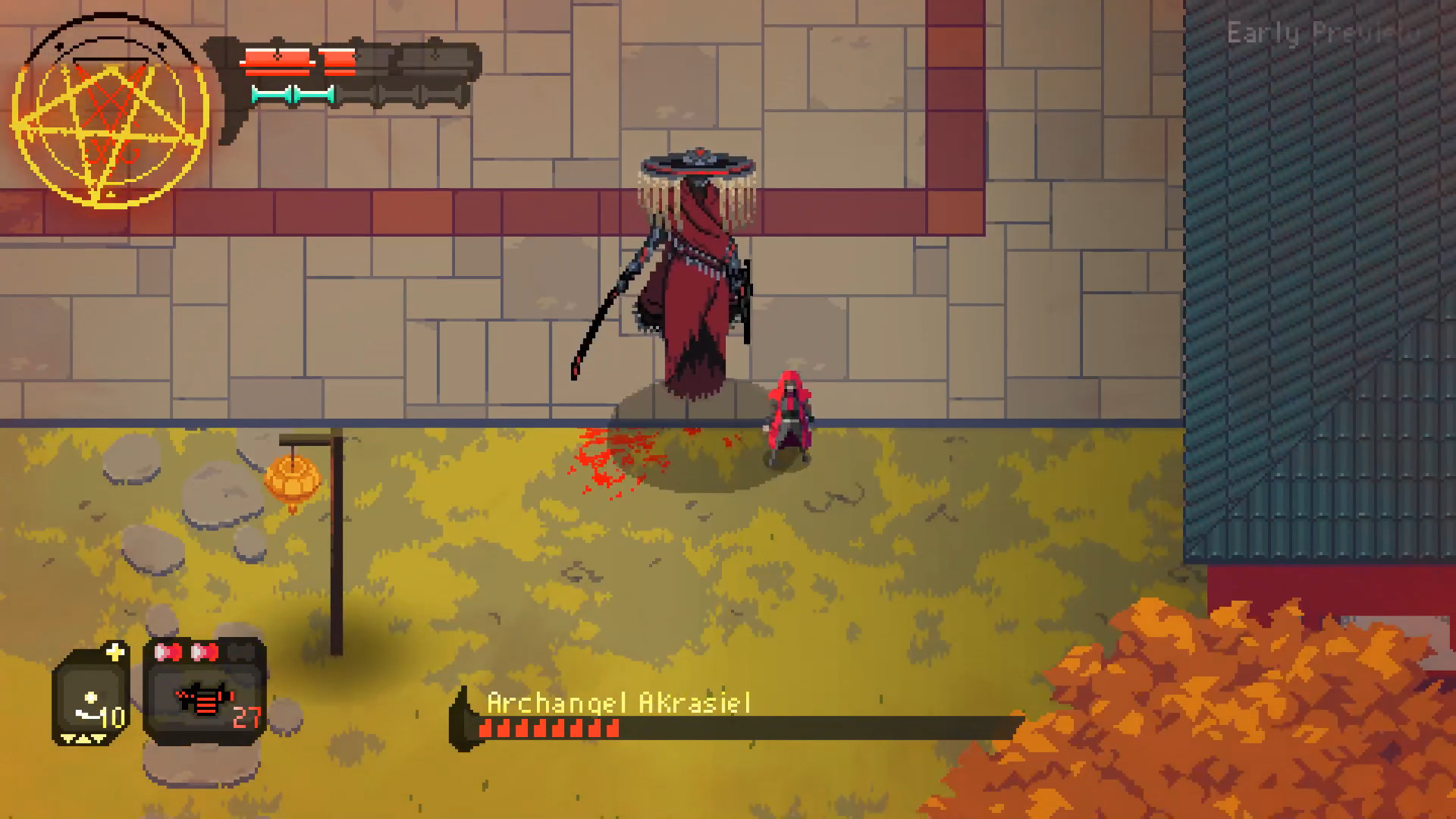Toggle the second teal stamina segment
Image resolution: width=1456 pixels, height=819 pixels.
(314, 95)
